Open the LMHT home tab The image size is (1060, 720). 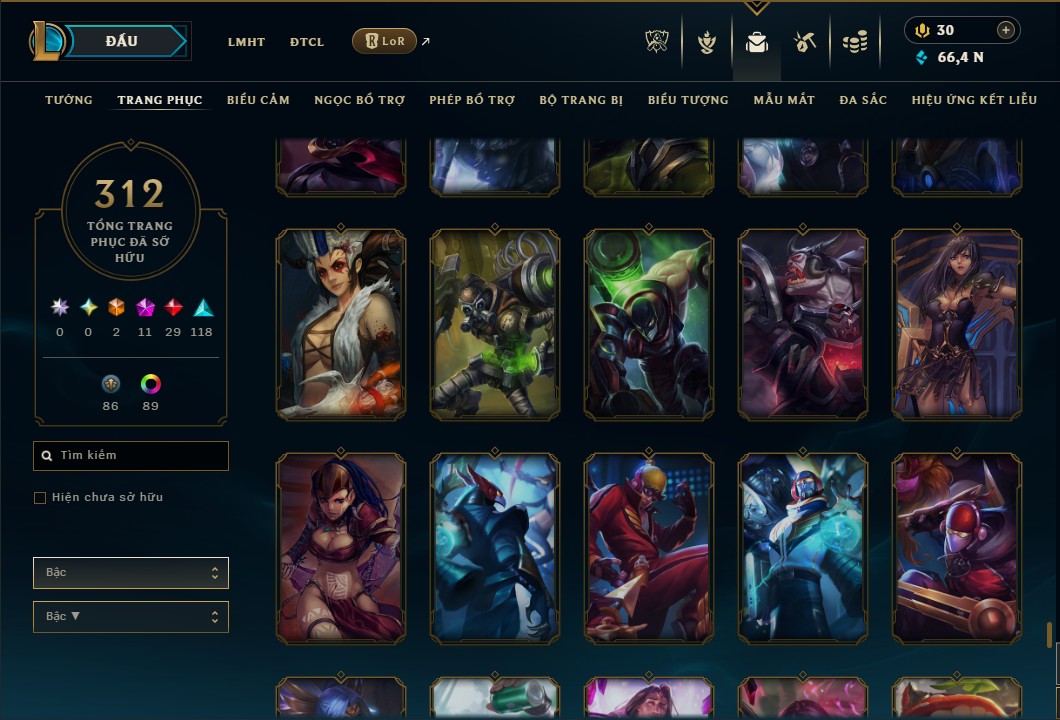pyautogui.click(x=246, y=42)
